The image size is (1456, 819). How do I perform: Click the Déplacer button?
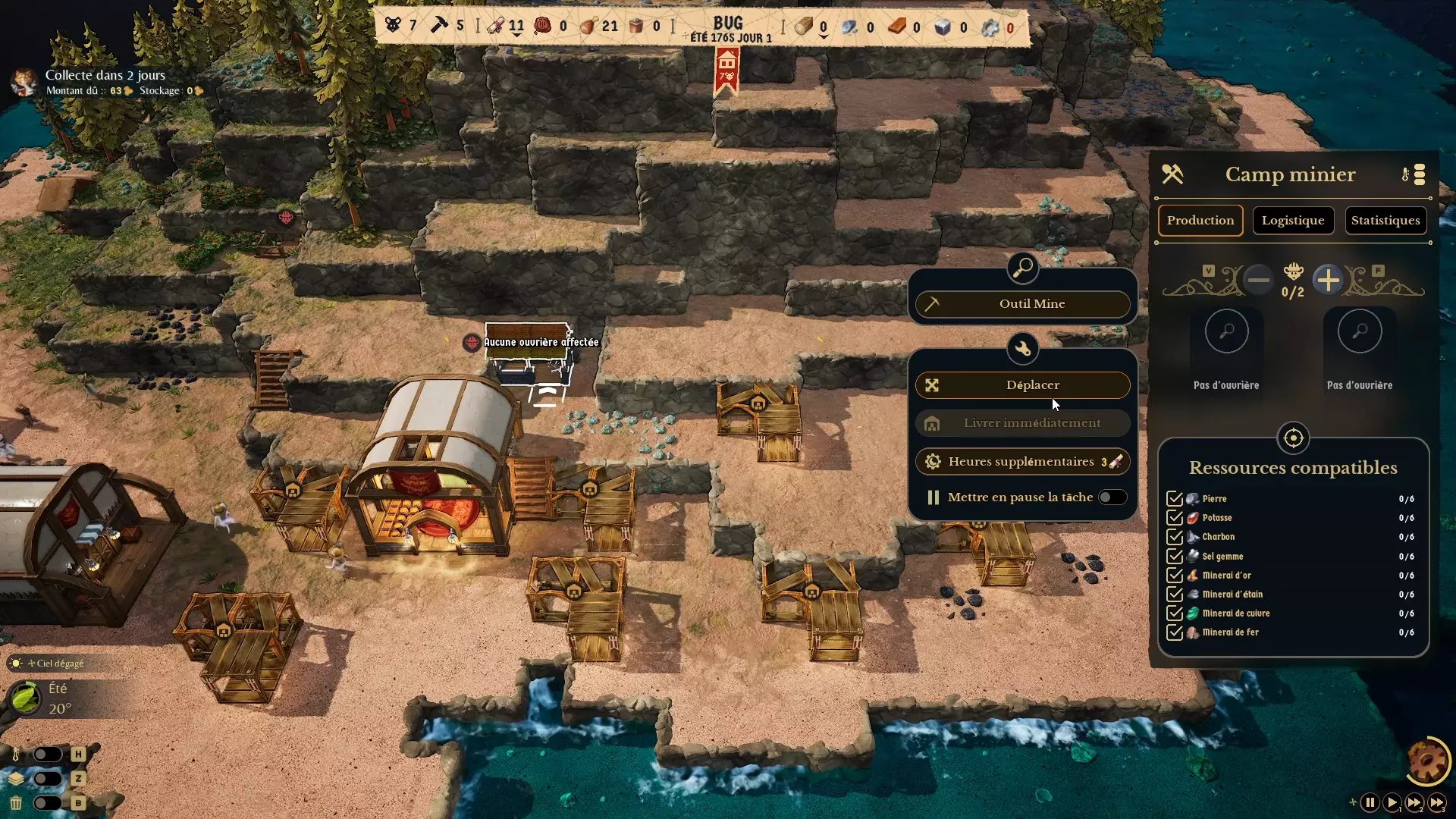pyautogui.click(x=1022, y=385)
